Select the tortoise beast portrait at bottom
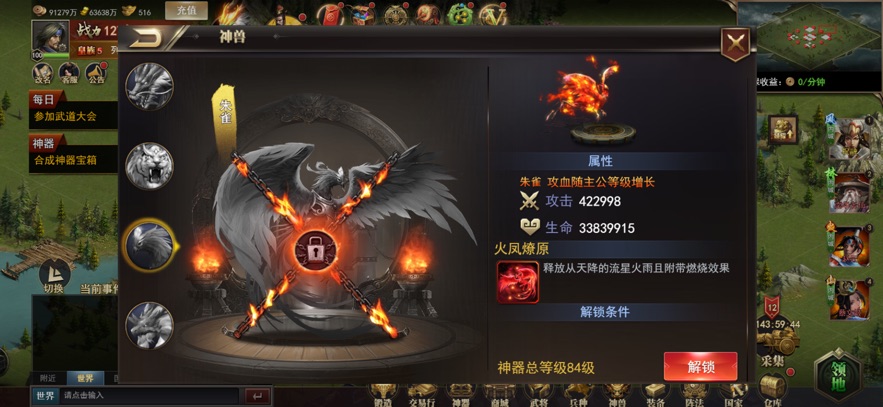This screenshot has height=407, width=883. point(150,323)
